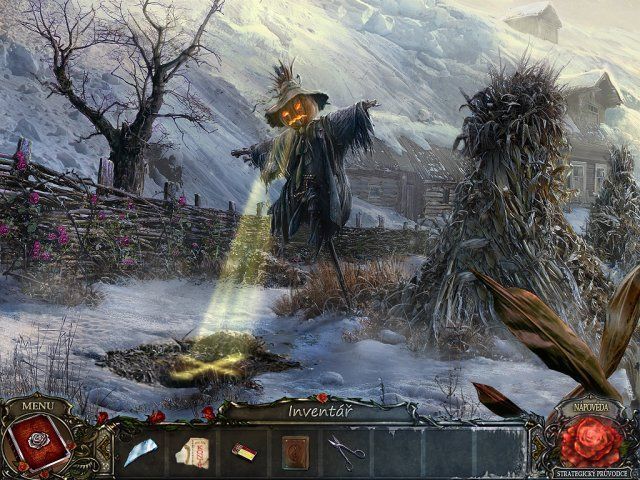Choose the brown leather book item

(295, 452)
